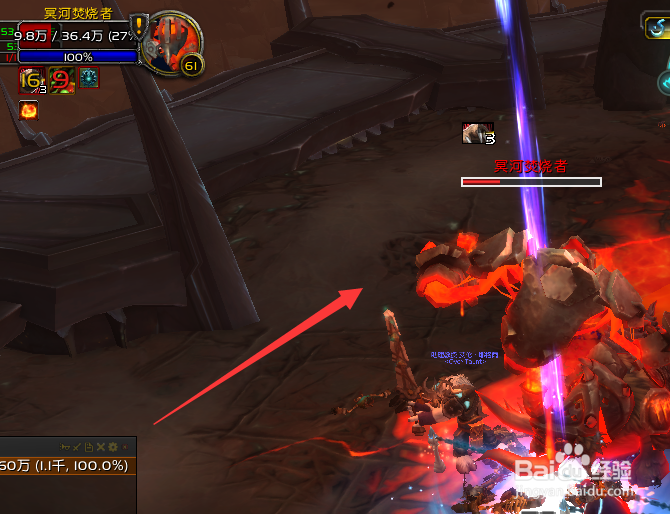Click the 冥河焚烧者 target portrait
This screenshot has width=670, height=514.
point(170,42)
